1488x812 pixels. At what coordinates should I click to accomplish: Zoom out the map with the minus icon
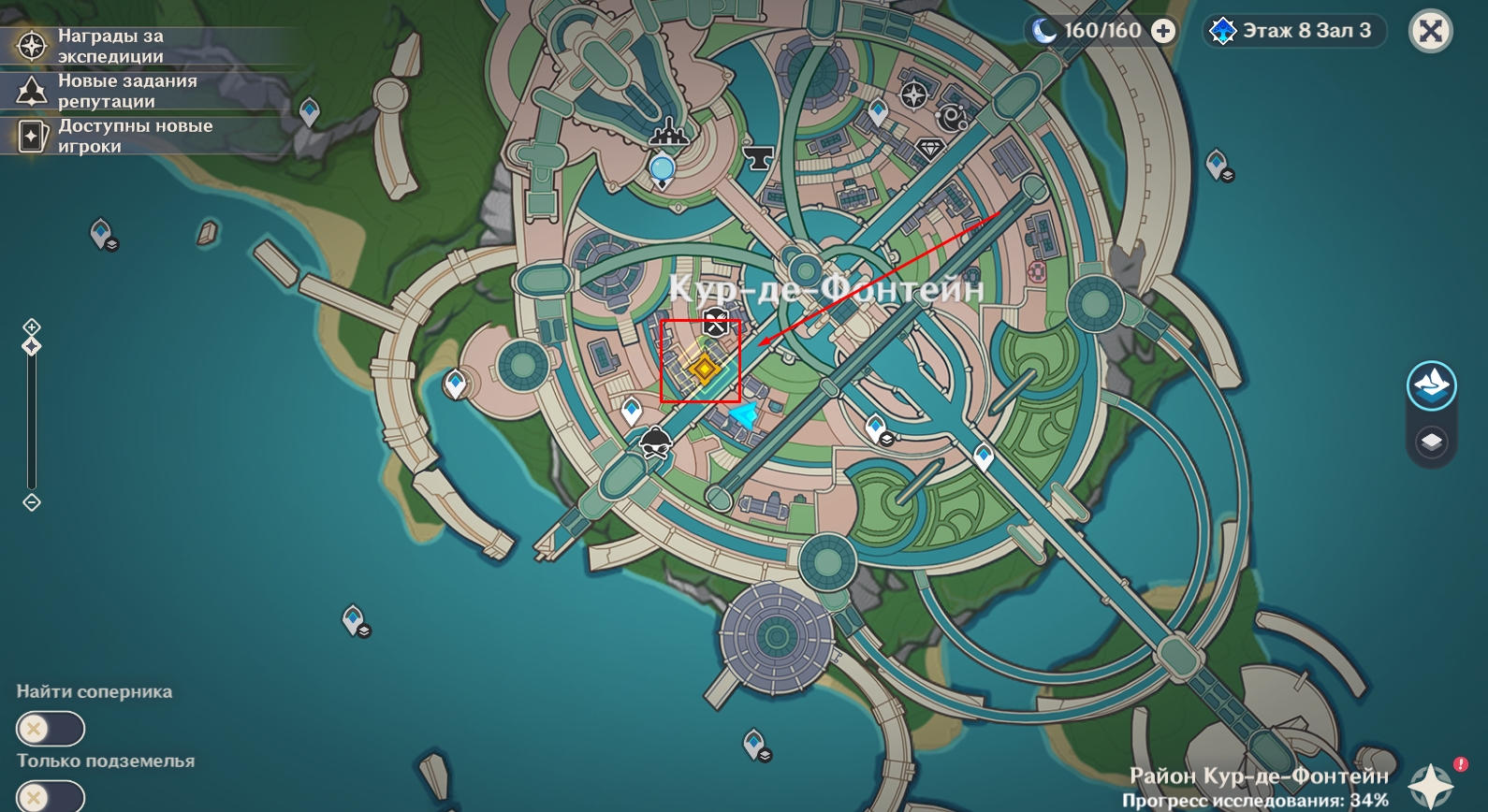click(x=32, y=502)
